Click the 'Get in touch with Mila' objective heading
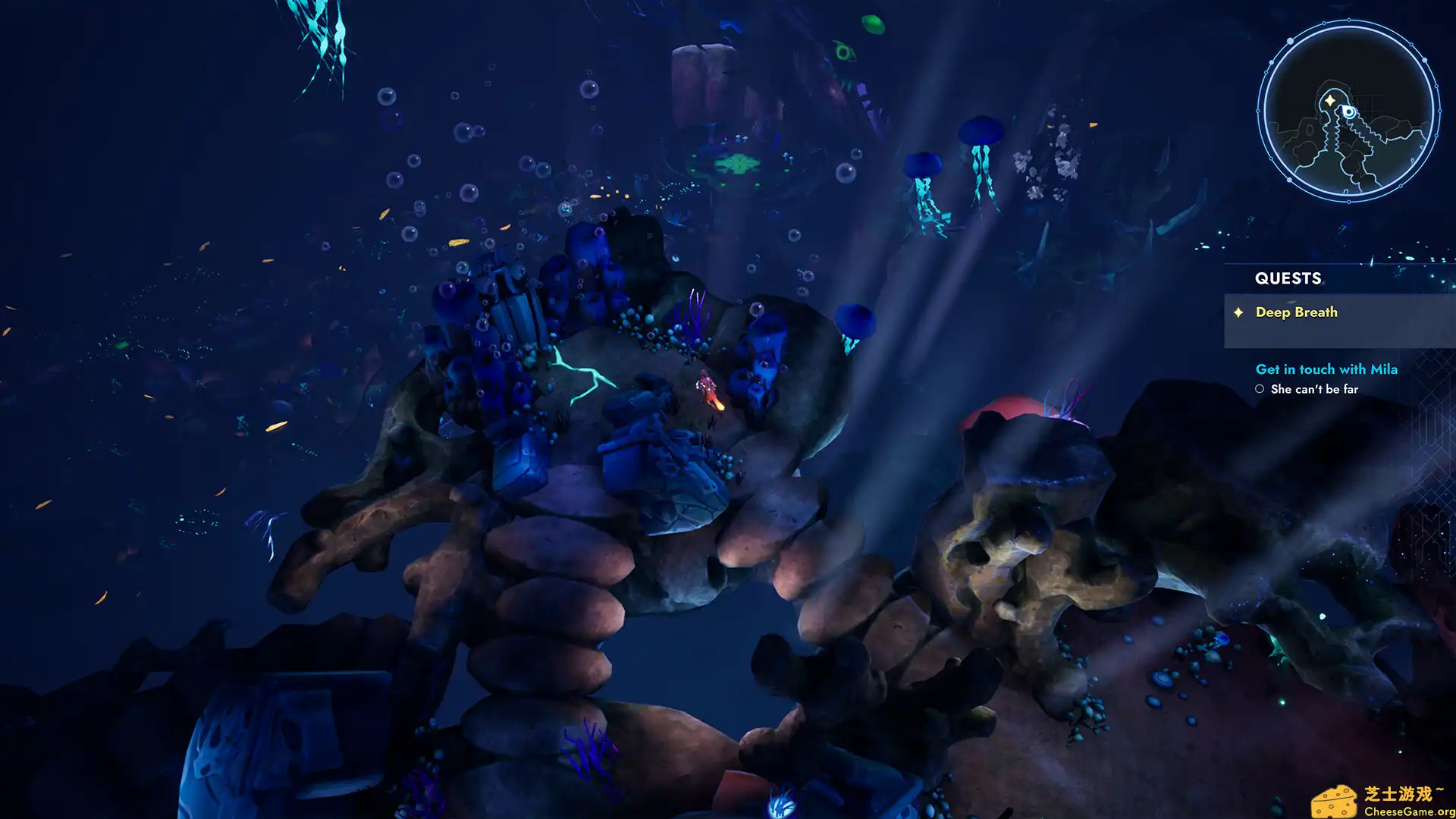1456x819 pixels. [1327, 369]
